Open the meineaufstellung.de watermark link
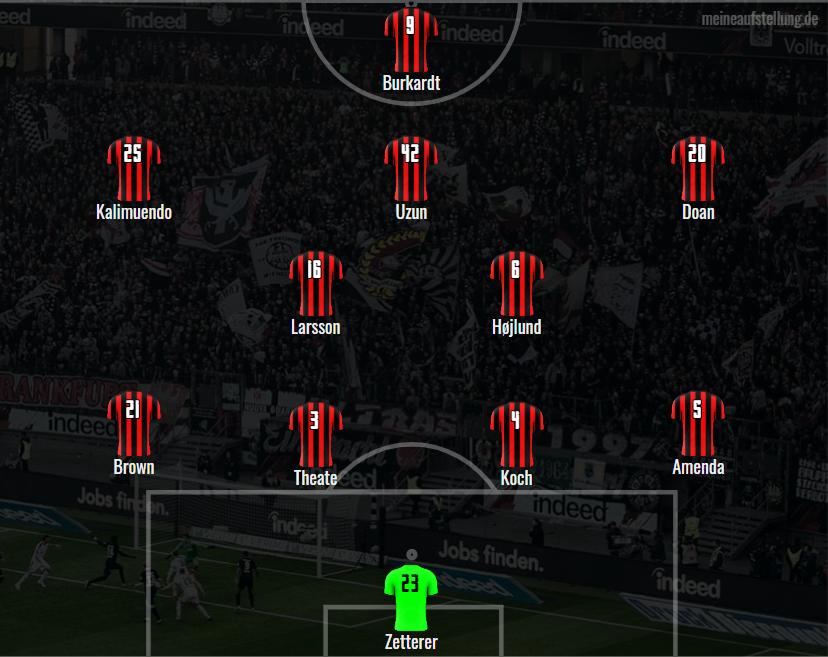Image resolution: width=828 pixels, height=657 pixels. tap(759, 18)
